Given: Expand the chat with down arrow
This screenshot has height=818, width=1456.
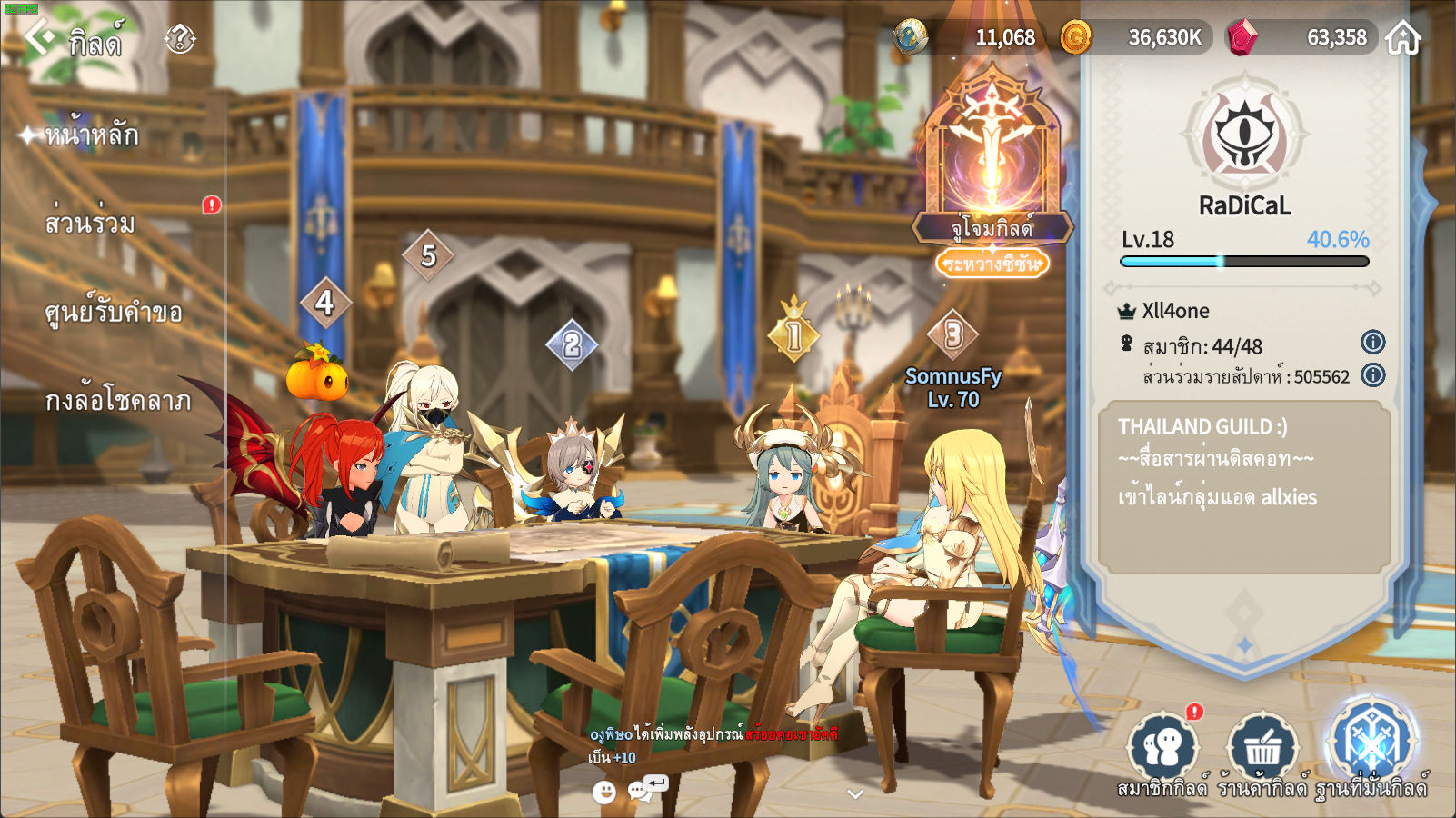Looking at the screenshot, I should click(x=854, y=794).
